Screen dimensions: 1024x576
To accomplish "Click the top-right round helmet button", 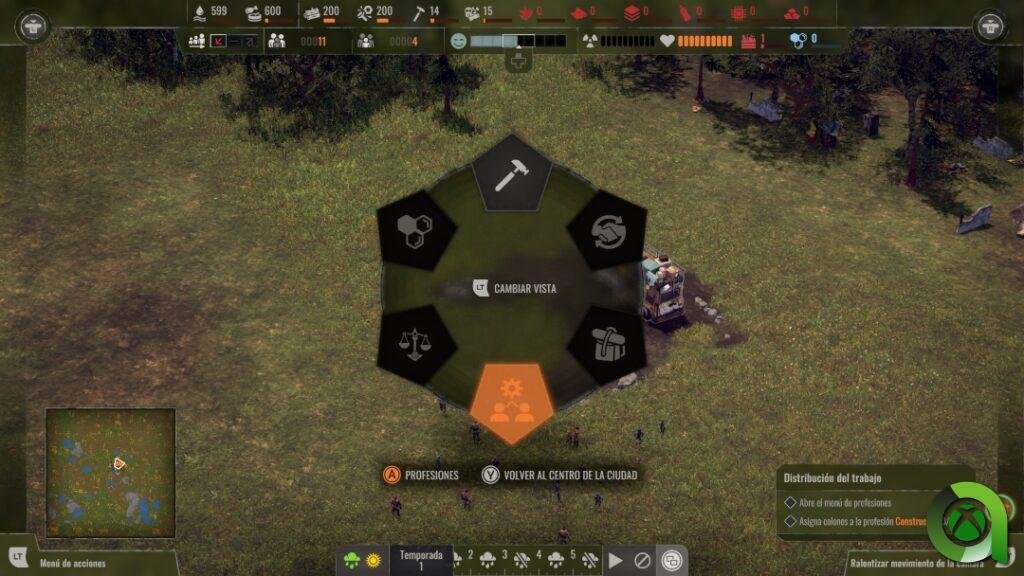I will pyautogui.click(x=990, y=26).
